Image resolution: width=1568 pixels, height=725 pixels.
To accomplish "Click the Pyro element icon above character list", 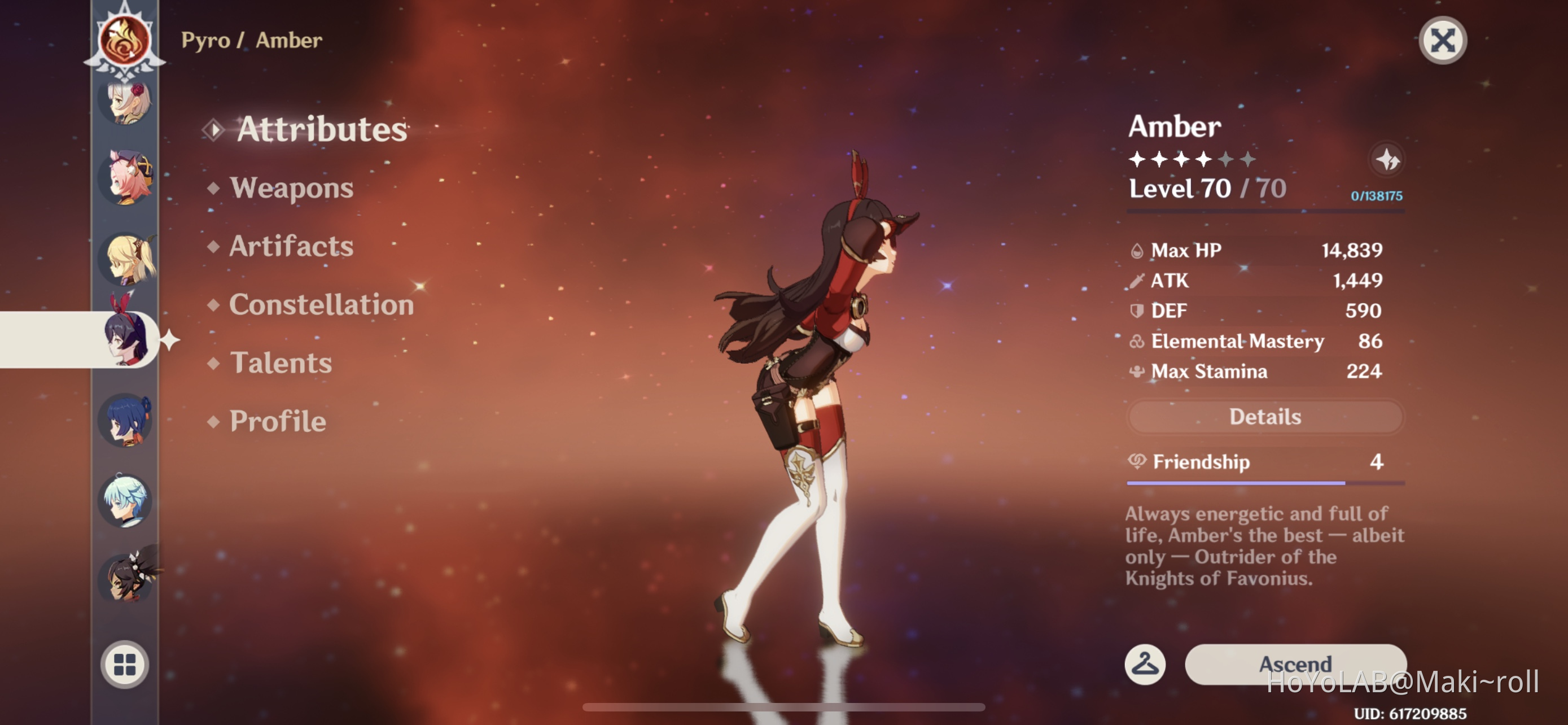I will [125, 40].
